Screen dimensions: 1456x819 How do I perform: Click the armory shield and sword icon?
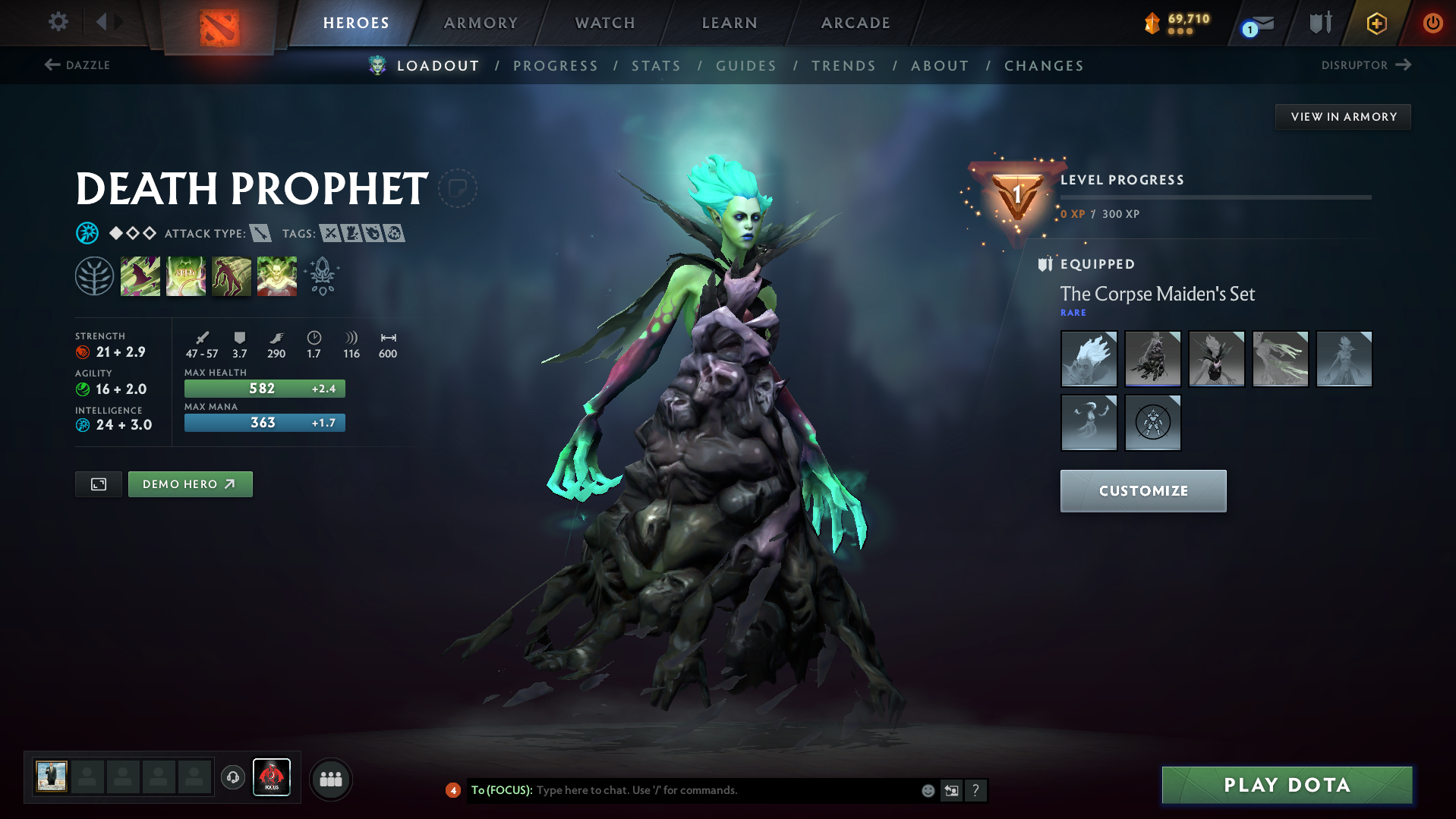click(1319, 22)
